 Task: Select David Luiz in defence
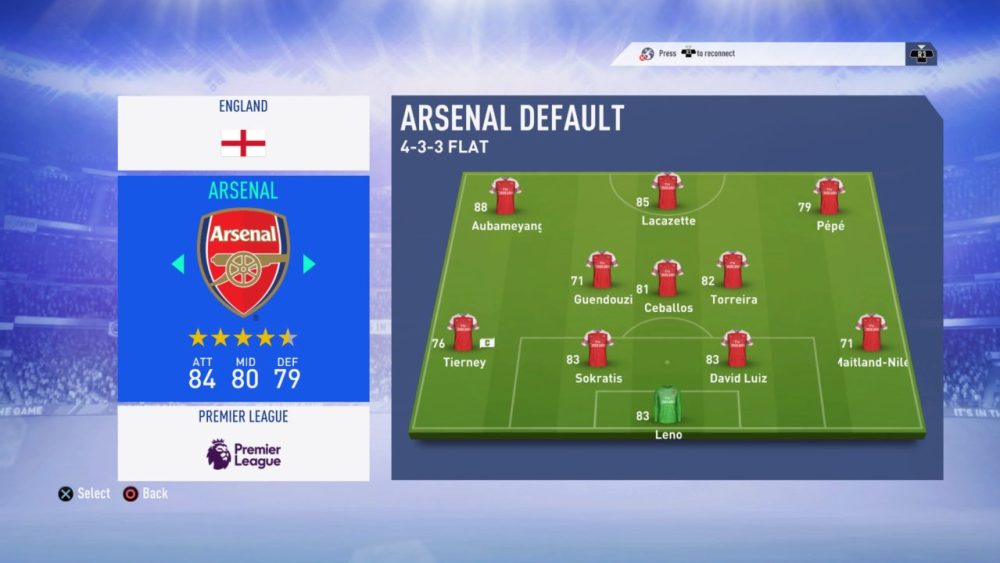[x=738, y=350]
